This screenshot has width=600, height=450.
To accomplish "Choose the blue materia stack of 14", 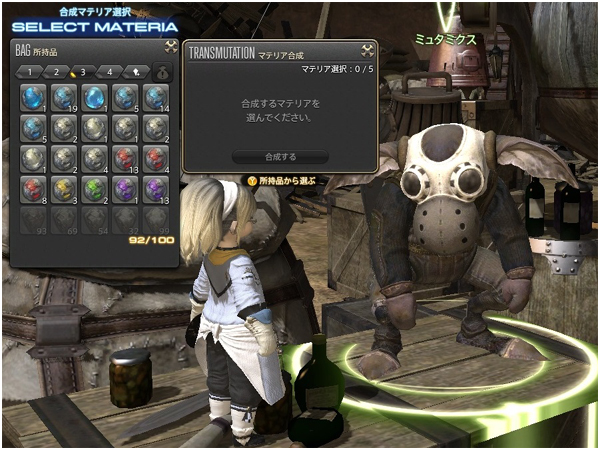I will click(155, 97).
